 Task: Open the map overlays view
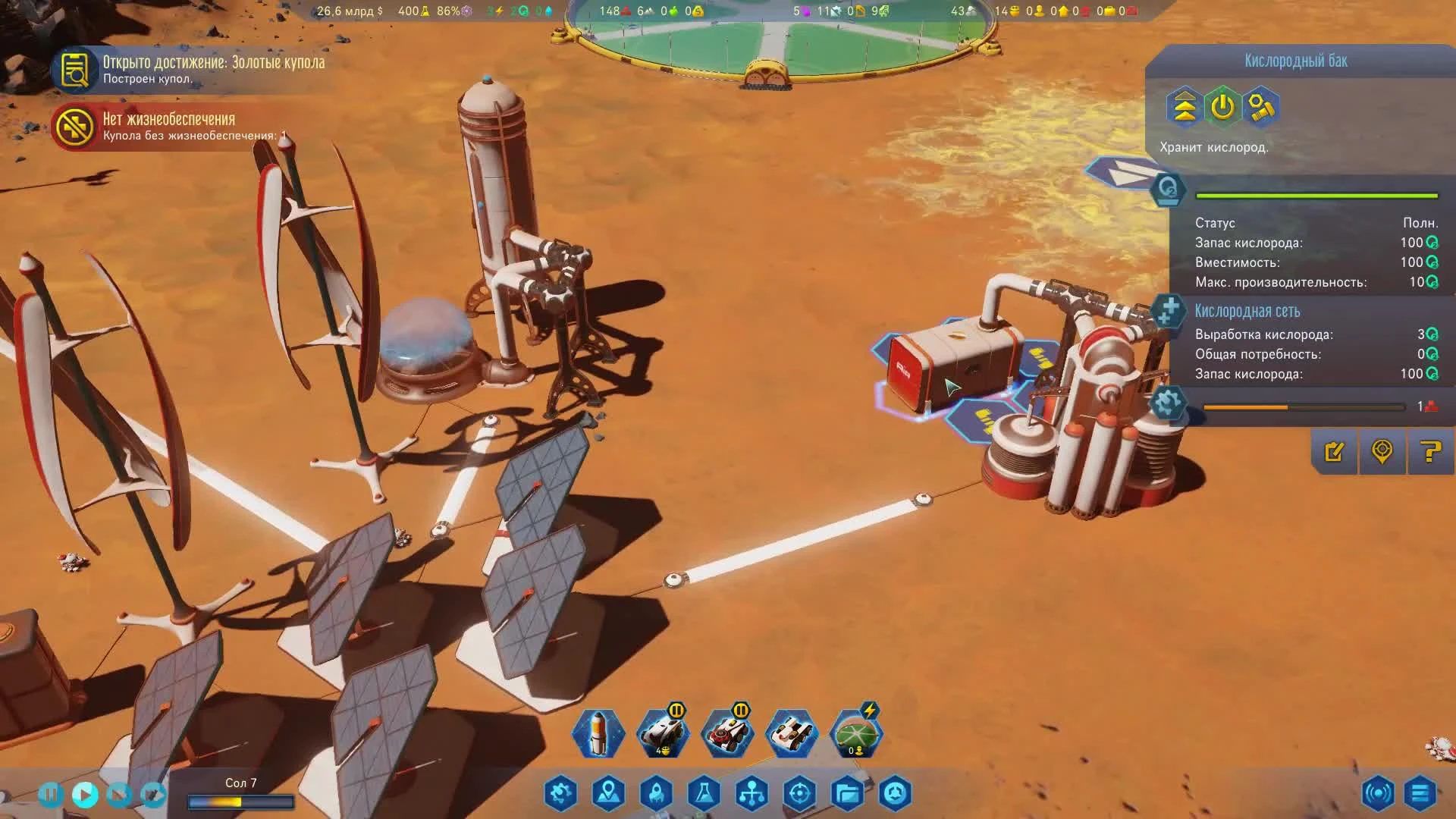point(609,792)
